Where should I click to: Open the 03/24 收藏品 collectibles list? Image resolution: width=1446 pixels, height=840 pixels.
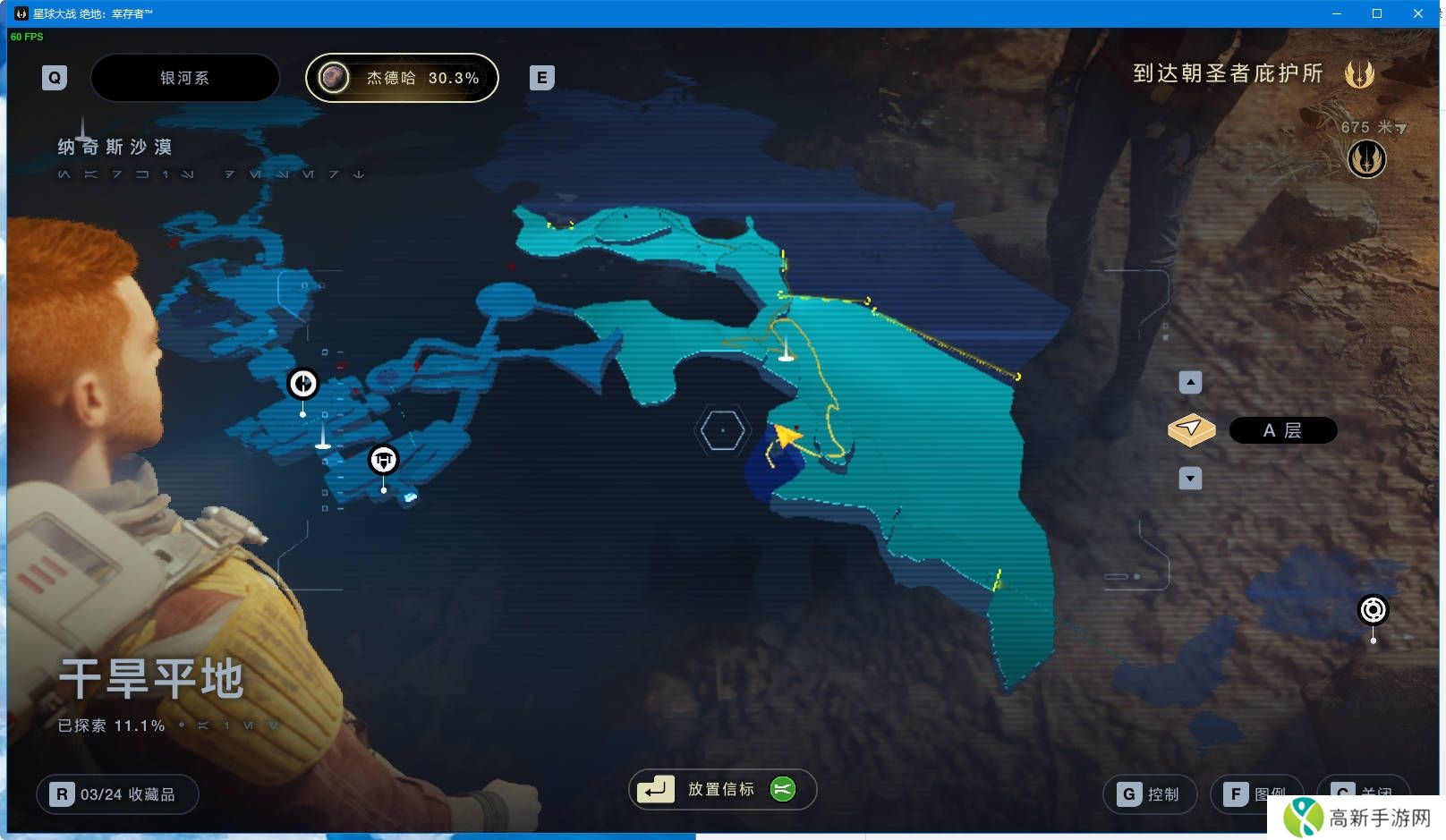(117, 794)
